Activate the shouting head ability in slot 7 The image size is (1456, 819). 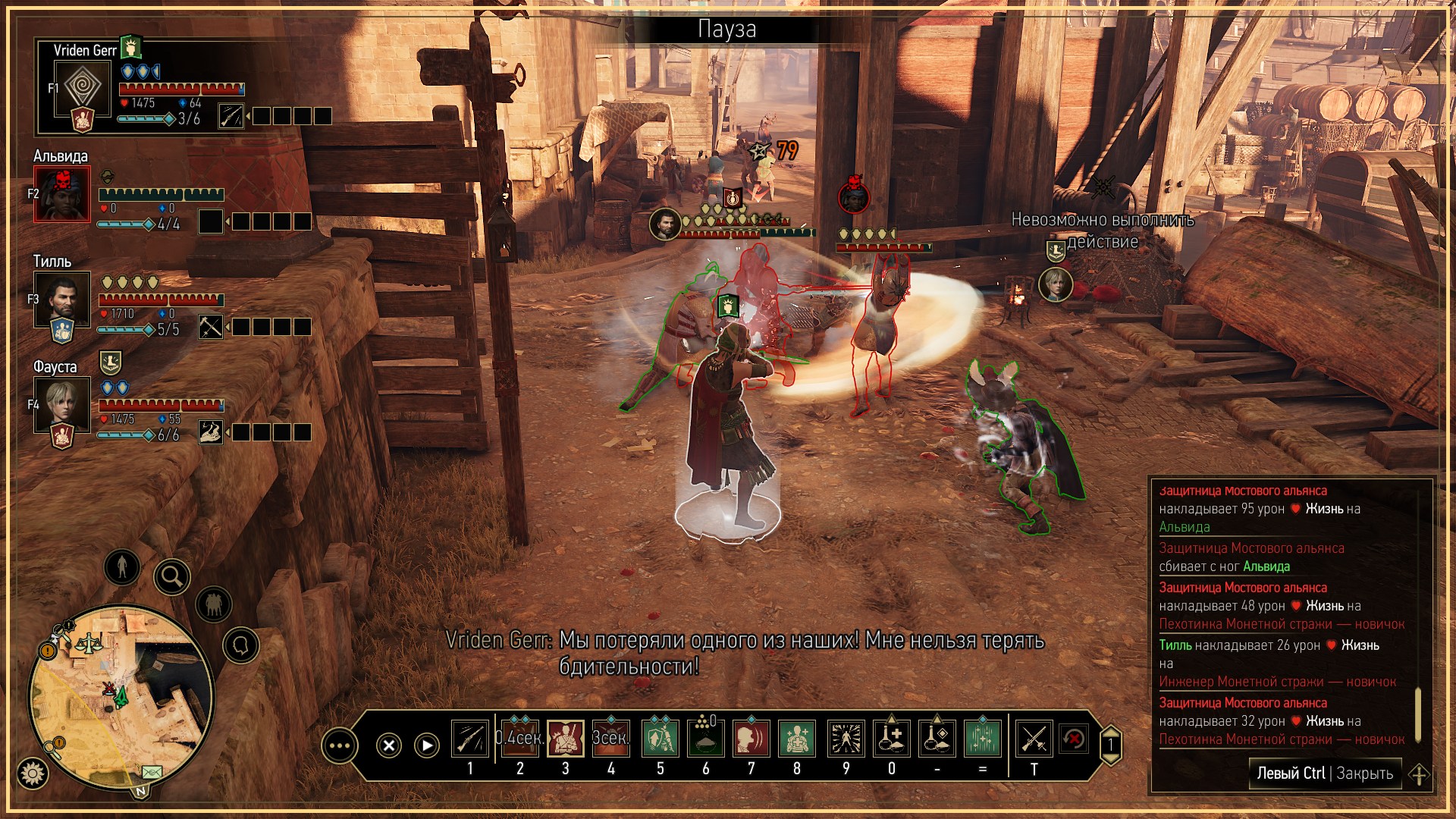(x=751, y=739)
